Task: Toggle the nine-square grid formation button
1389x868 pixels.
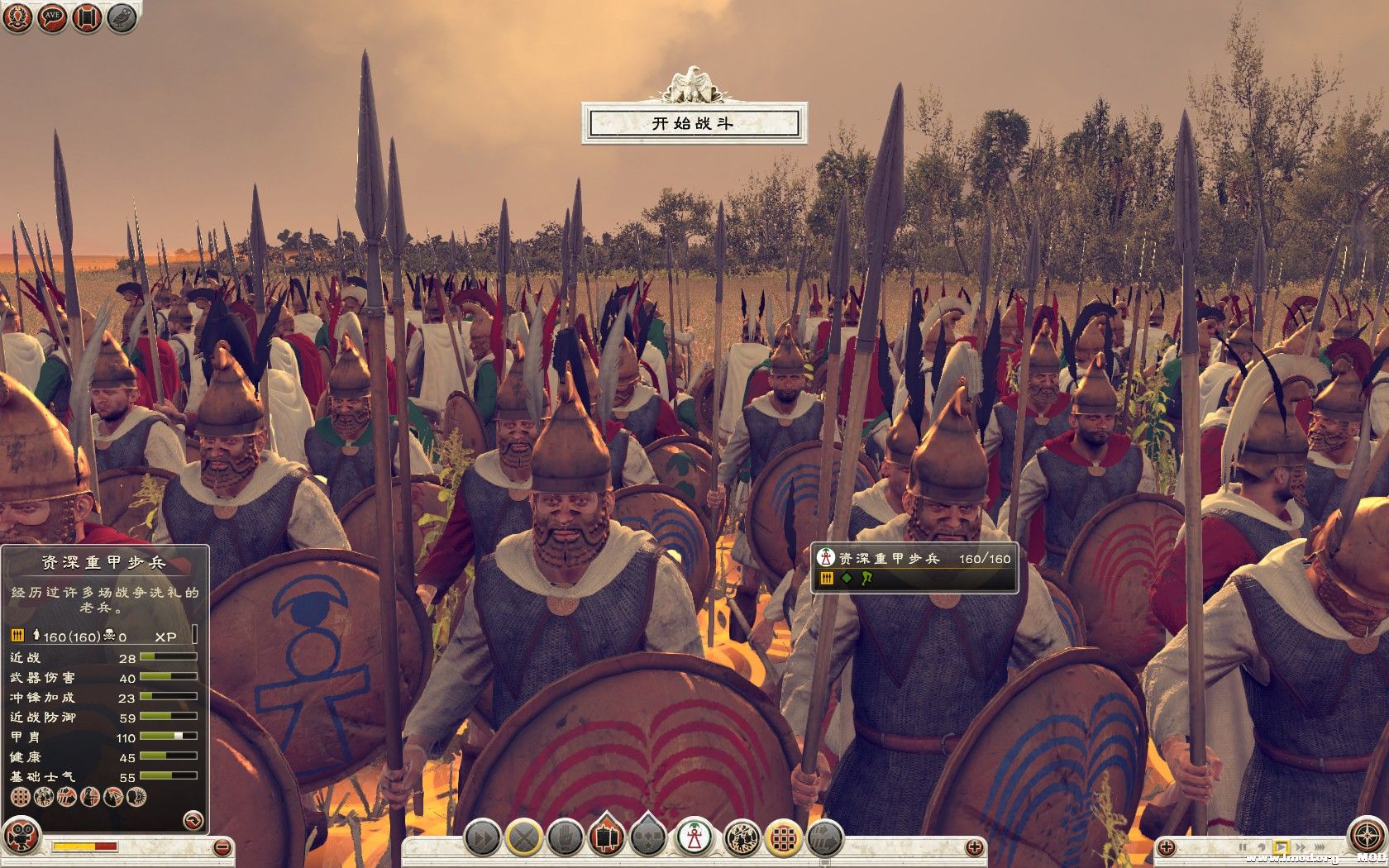Action: [783, 838]
